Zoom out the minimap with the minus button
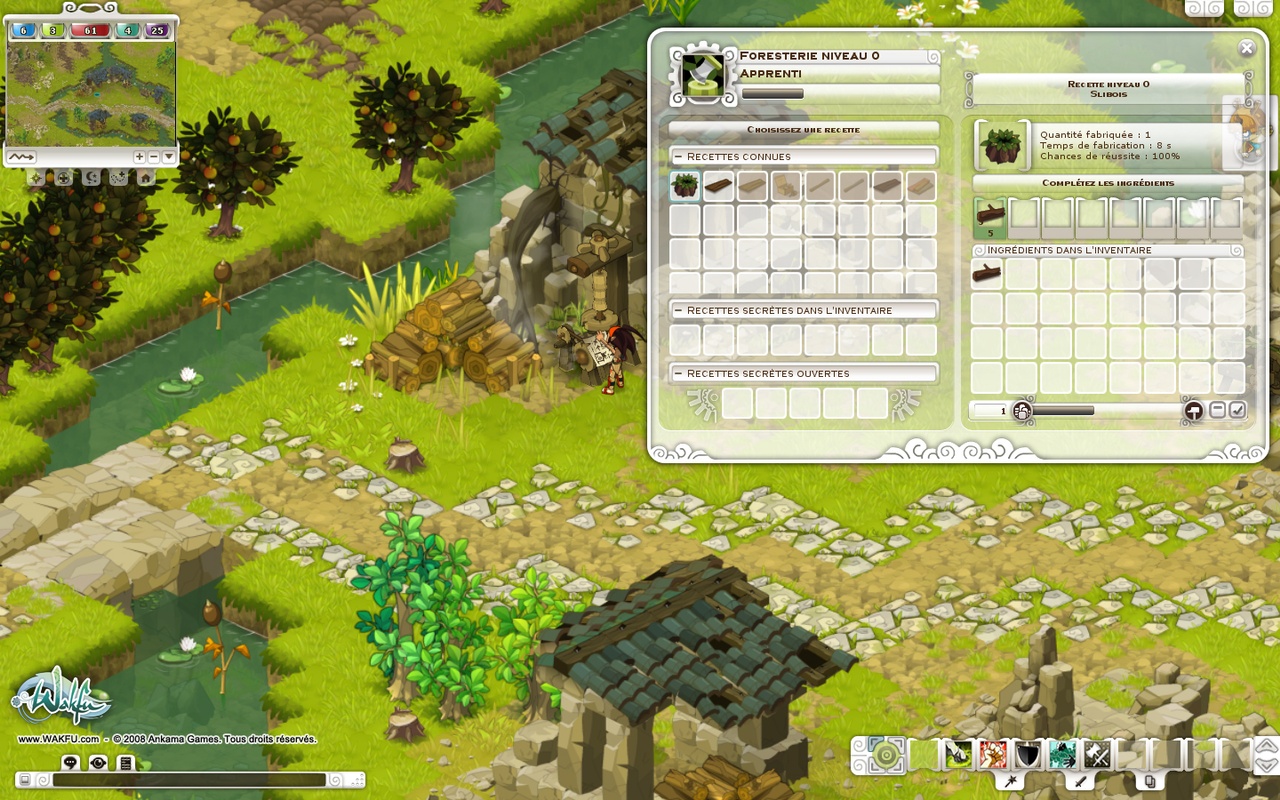This screenshot has width=1280, height=800. pyautogui.click(x=153, y=156)
